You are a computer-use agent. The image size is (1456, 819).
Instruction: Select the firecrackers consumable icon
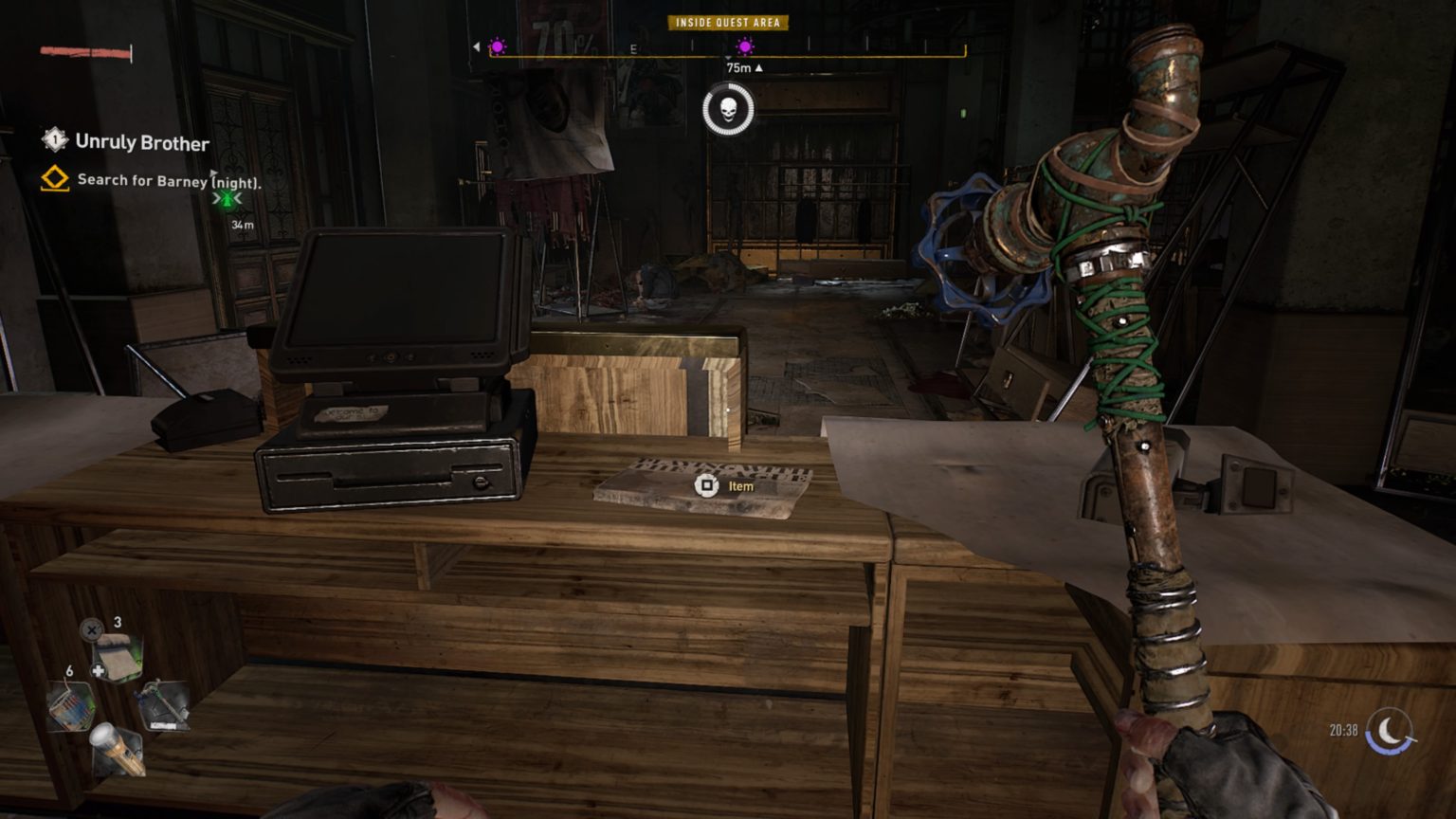71,705
